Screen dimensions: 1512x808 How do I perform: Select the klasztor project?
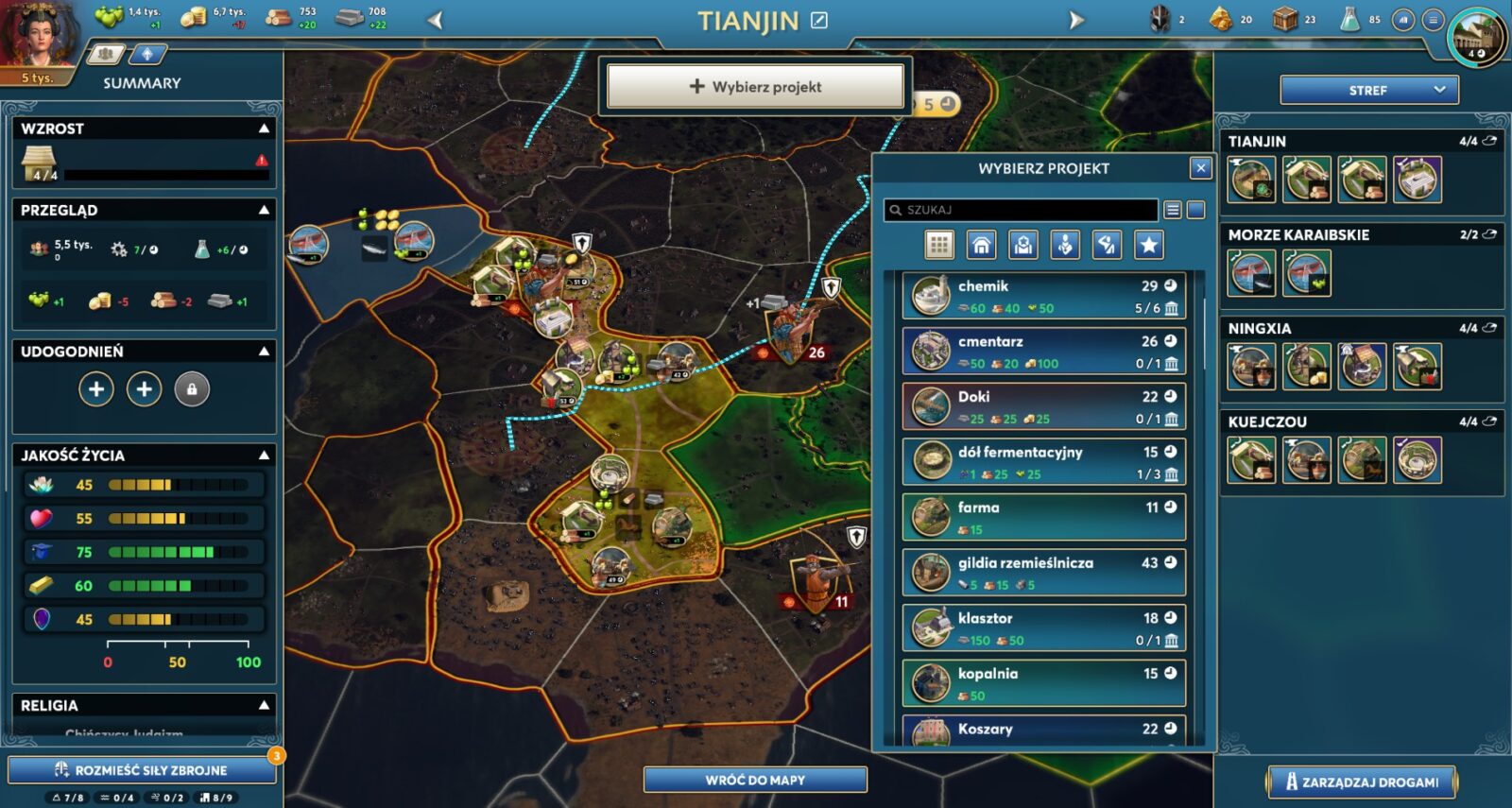coord(1043,628)
